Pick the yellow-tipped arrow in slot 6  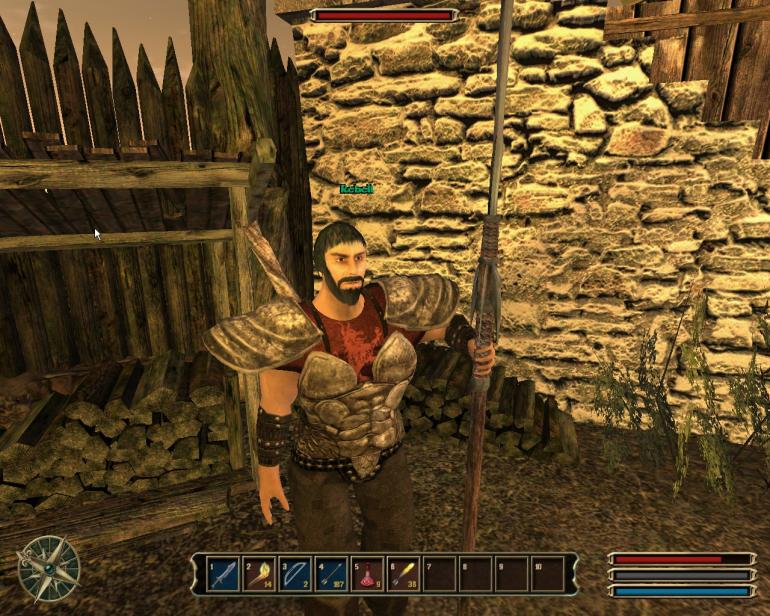(x=403, y=574)
